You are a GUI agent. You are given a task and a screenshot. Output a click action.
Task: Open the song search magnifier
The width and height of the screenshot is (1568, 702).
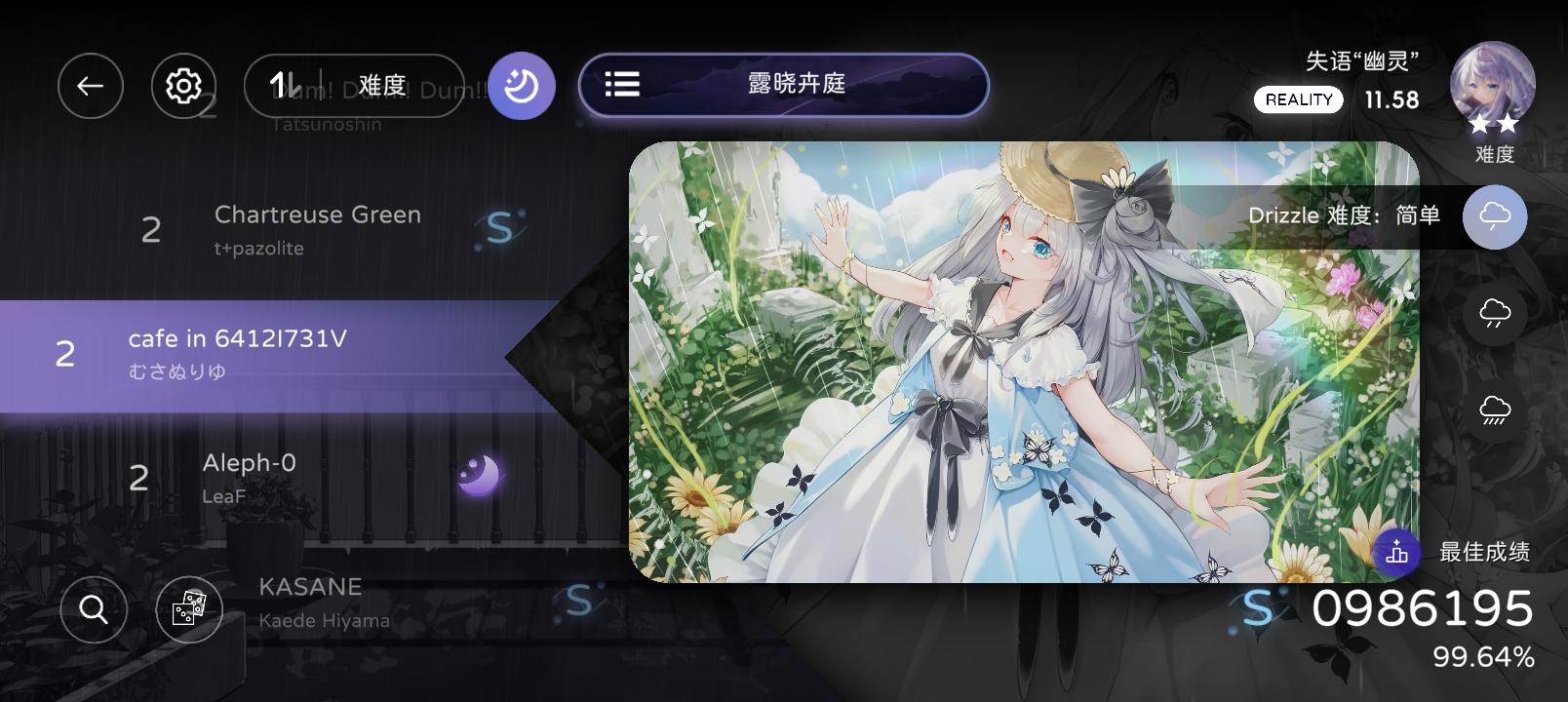click(93, 609)
